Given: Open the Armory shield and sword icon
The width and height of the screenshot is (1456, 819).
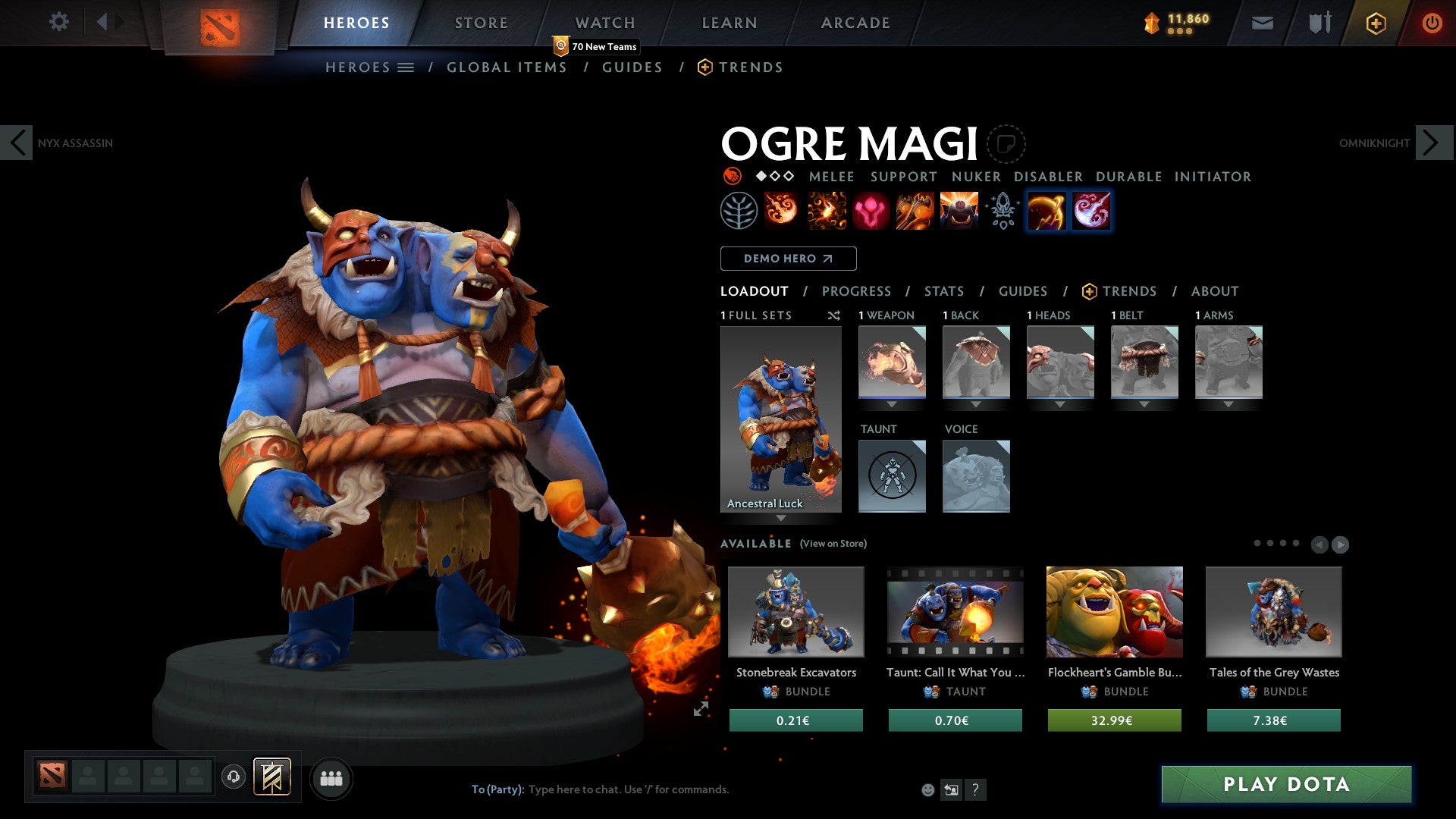Looking at the screenshot, I should (x=1318, y=23).
